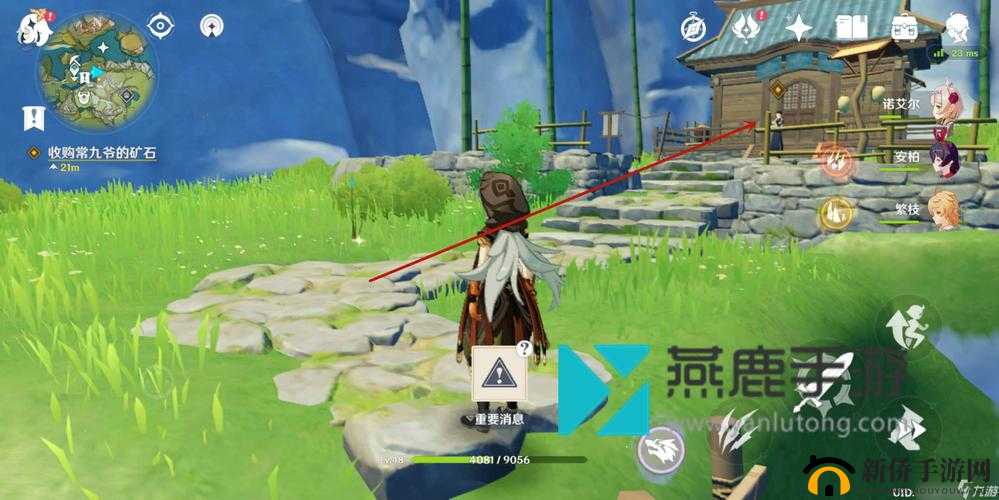Select the 收购常九爷的矿石 quest tracker
This screenshot has width=999, height=500.
coord(95,152)
